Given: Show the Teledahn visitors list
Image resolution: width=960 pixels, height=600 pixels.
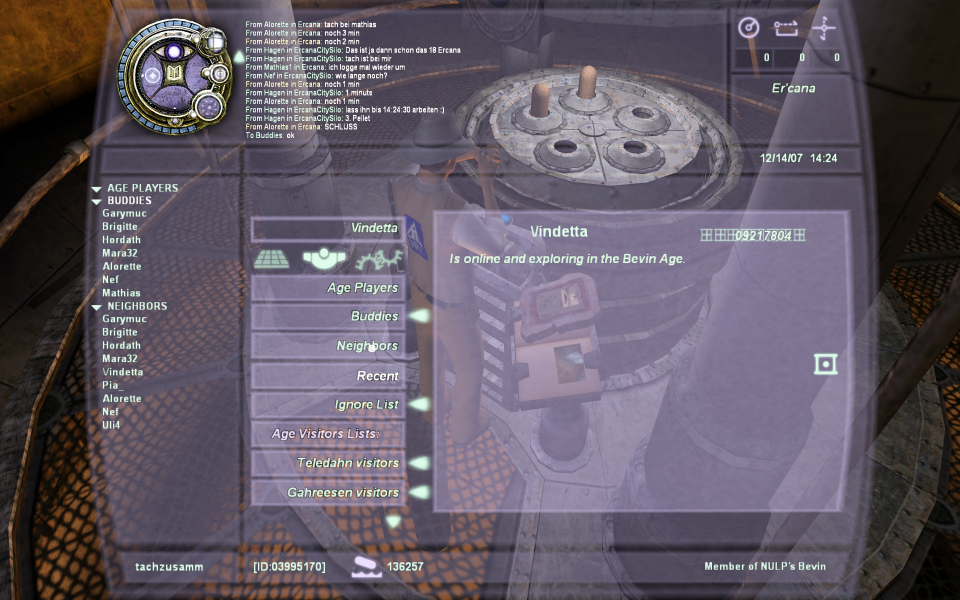Looking at the screenshot, I should pyautogui.click(x=328, y=463).
